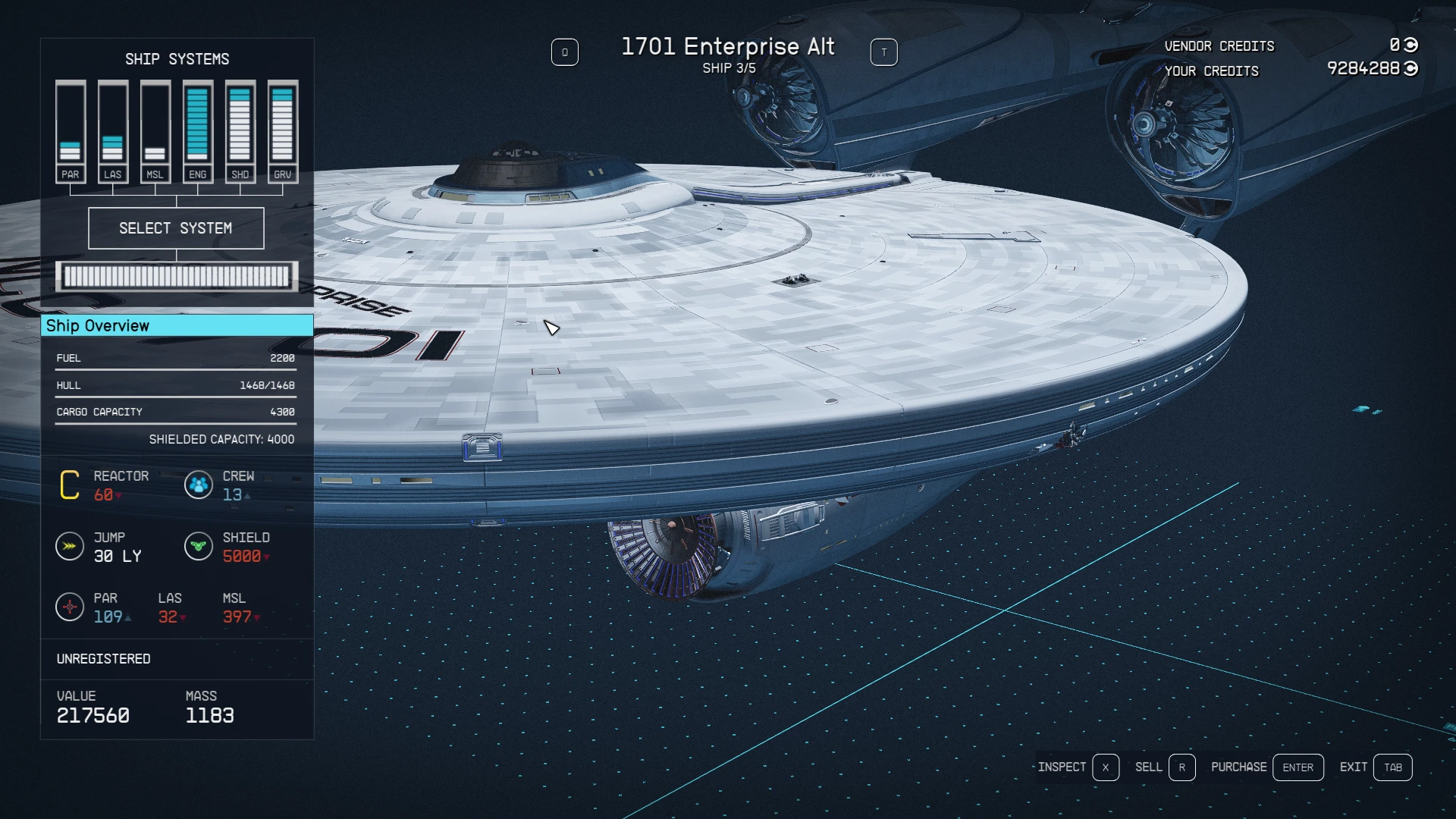Select the ENG engine system bar

[198, 131]
